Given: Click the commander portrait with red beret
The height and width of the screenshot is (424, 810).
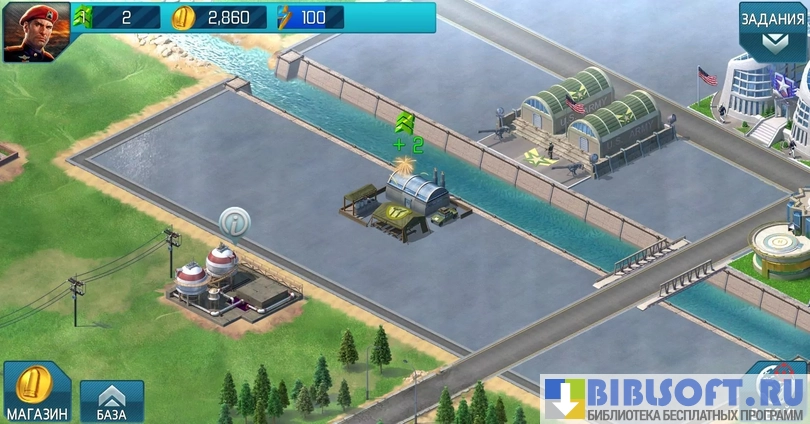Looking at the screenshot, I should click(x=36, y=32).
